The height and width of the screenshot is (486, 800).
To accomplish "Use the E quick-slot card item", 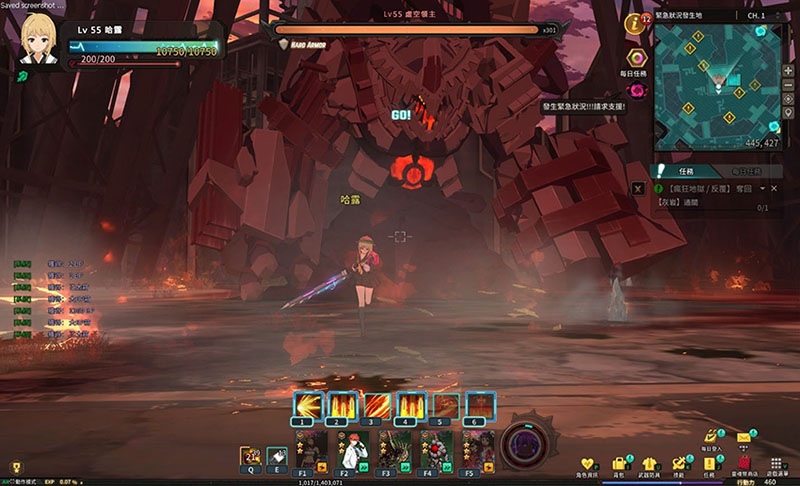I will [x=277, y=456].
